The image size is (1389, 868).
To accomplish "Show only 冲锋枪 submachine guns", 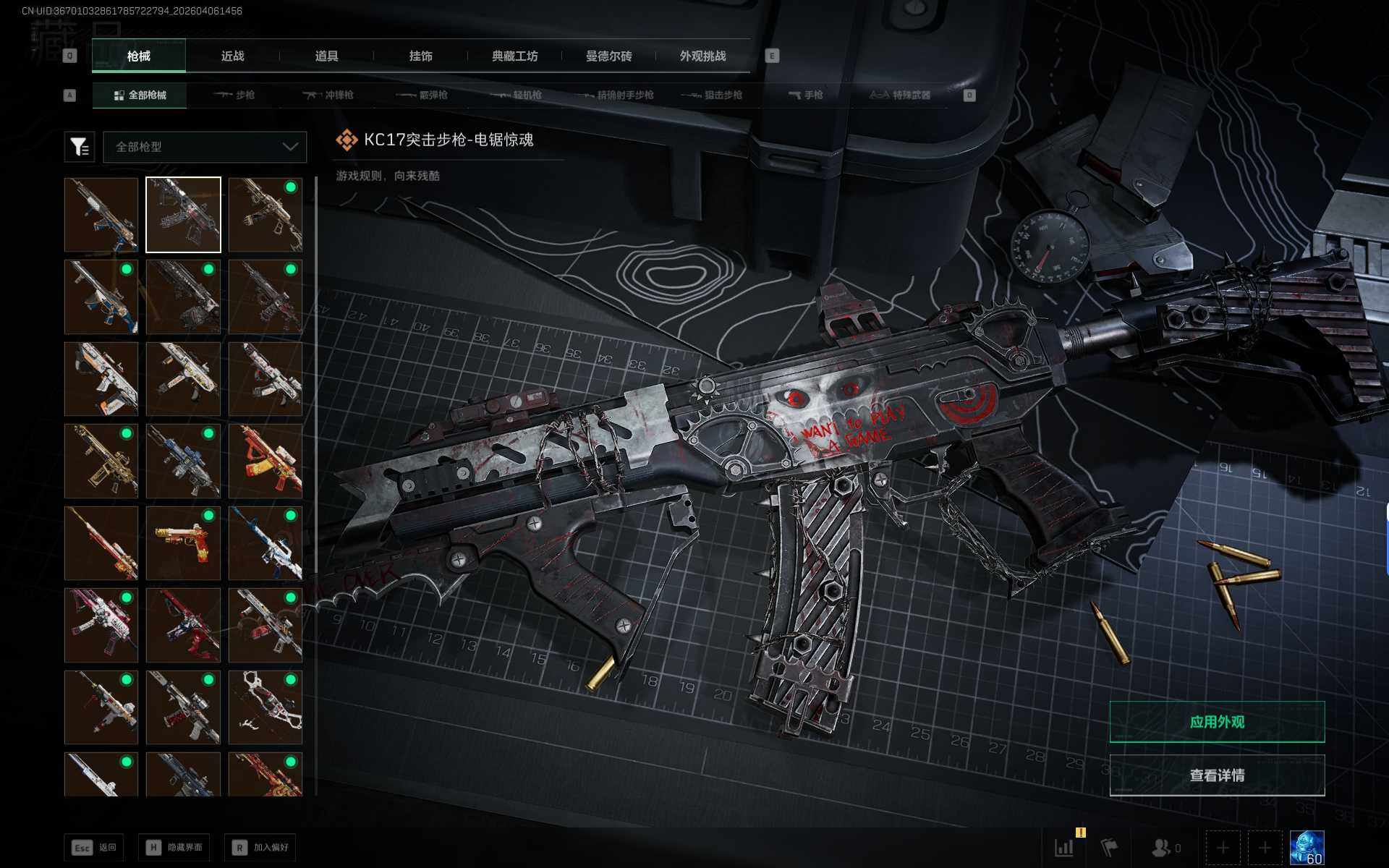I will (x=328, y=95).
